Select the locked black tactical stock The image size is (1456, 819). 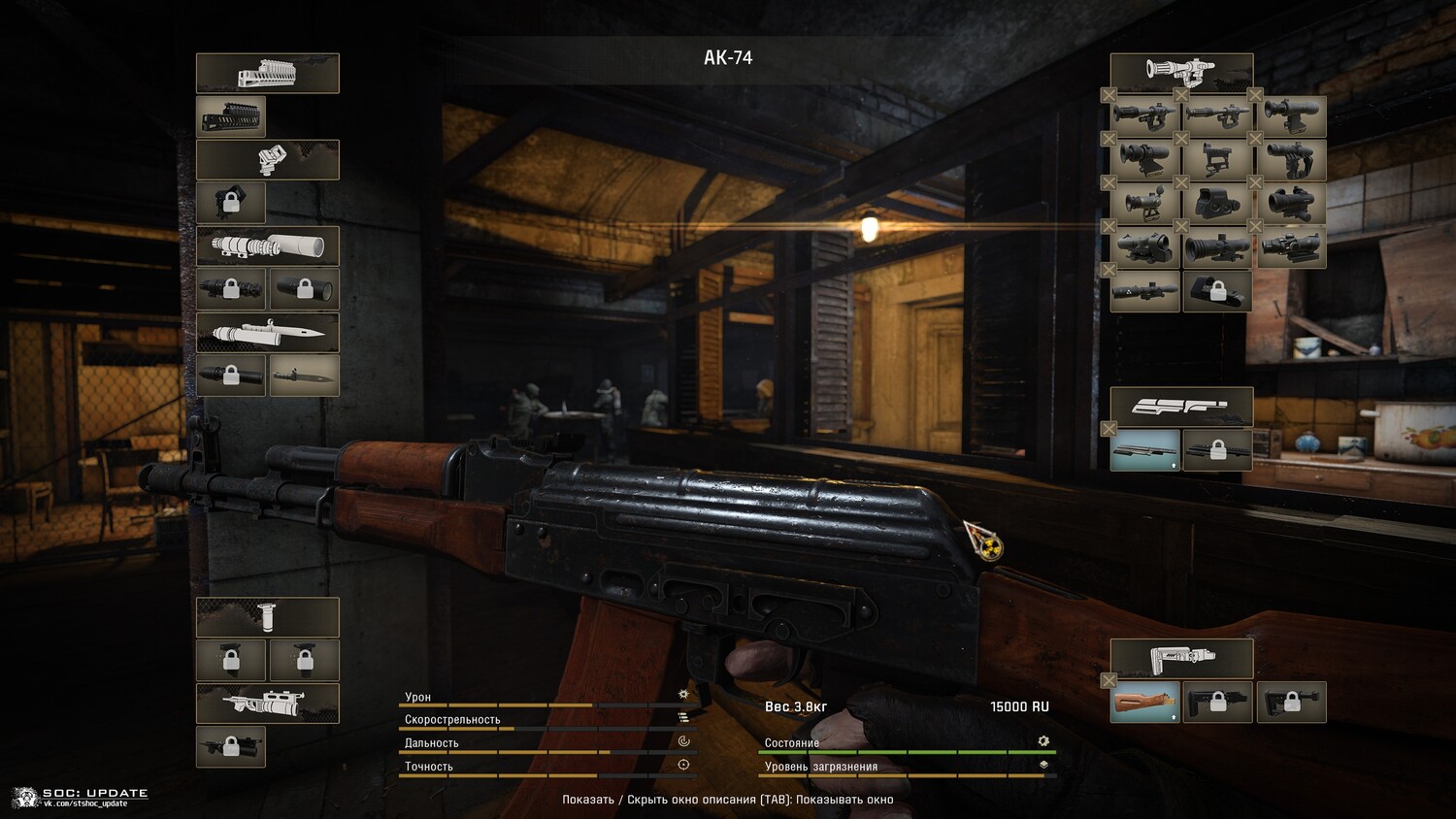[x=1217, y=702]
